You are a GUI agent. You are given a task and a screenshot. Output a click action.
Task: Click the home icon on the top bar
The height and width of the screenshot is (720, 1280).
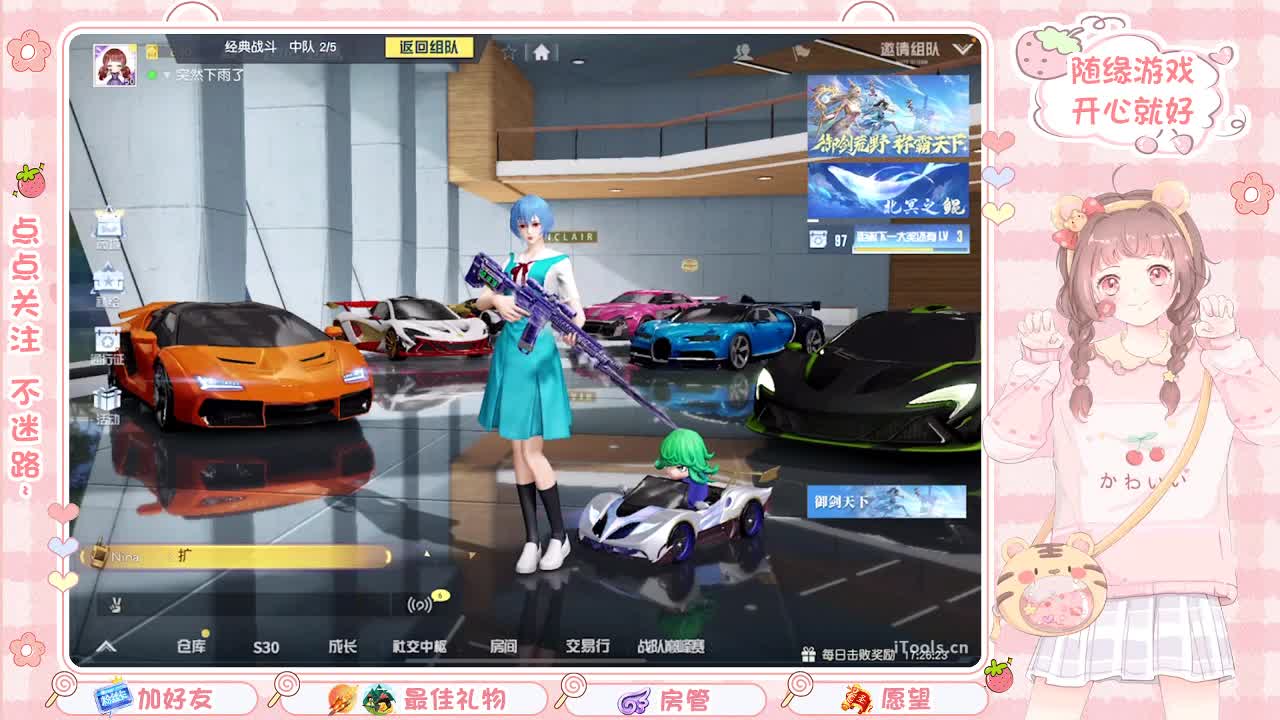(540, 52)
